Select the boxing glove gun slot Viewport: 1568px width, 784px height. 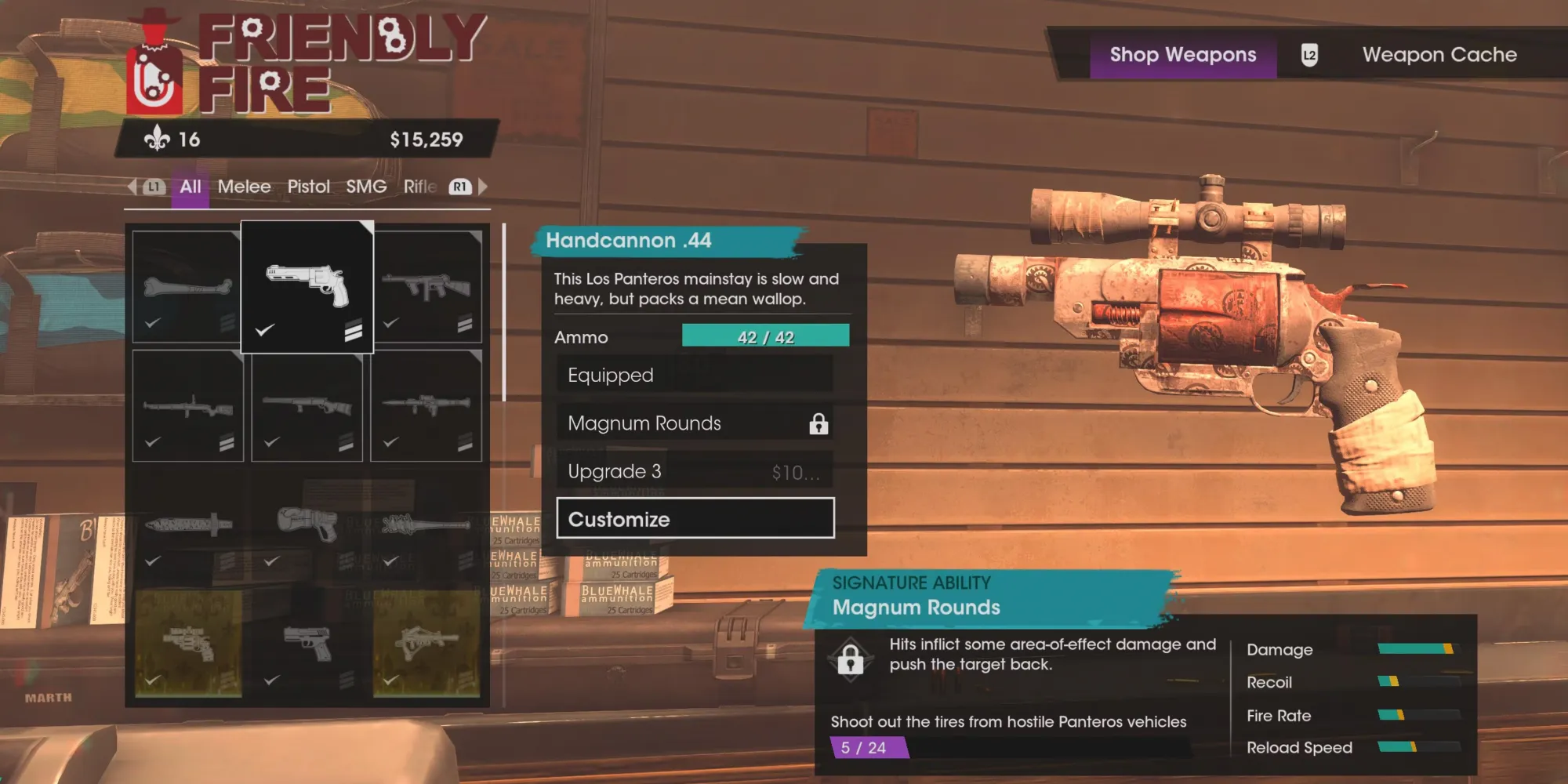coord(307,525)
